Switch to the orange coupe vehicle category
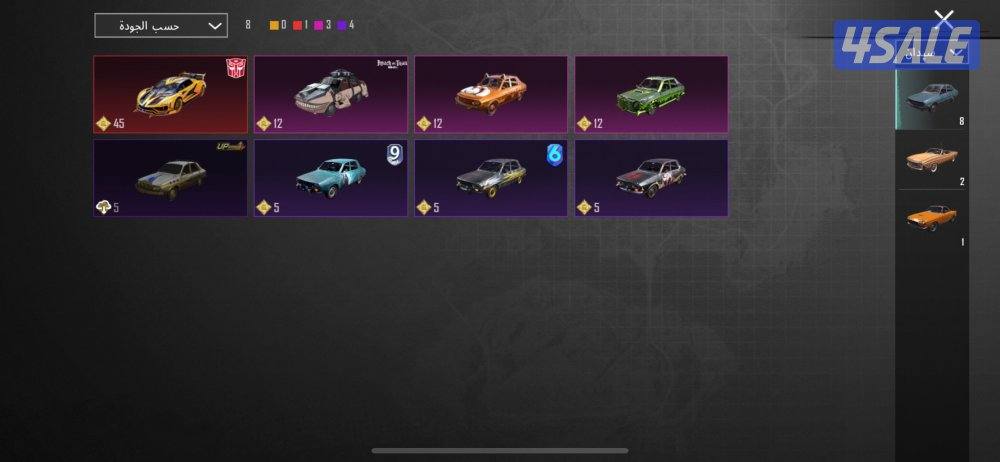This screenshot has height=462, width=1000. coord(932,220)
